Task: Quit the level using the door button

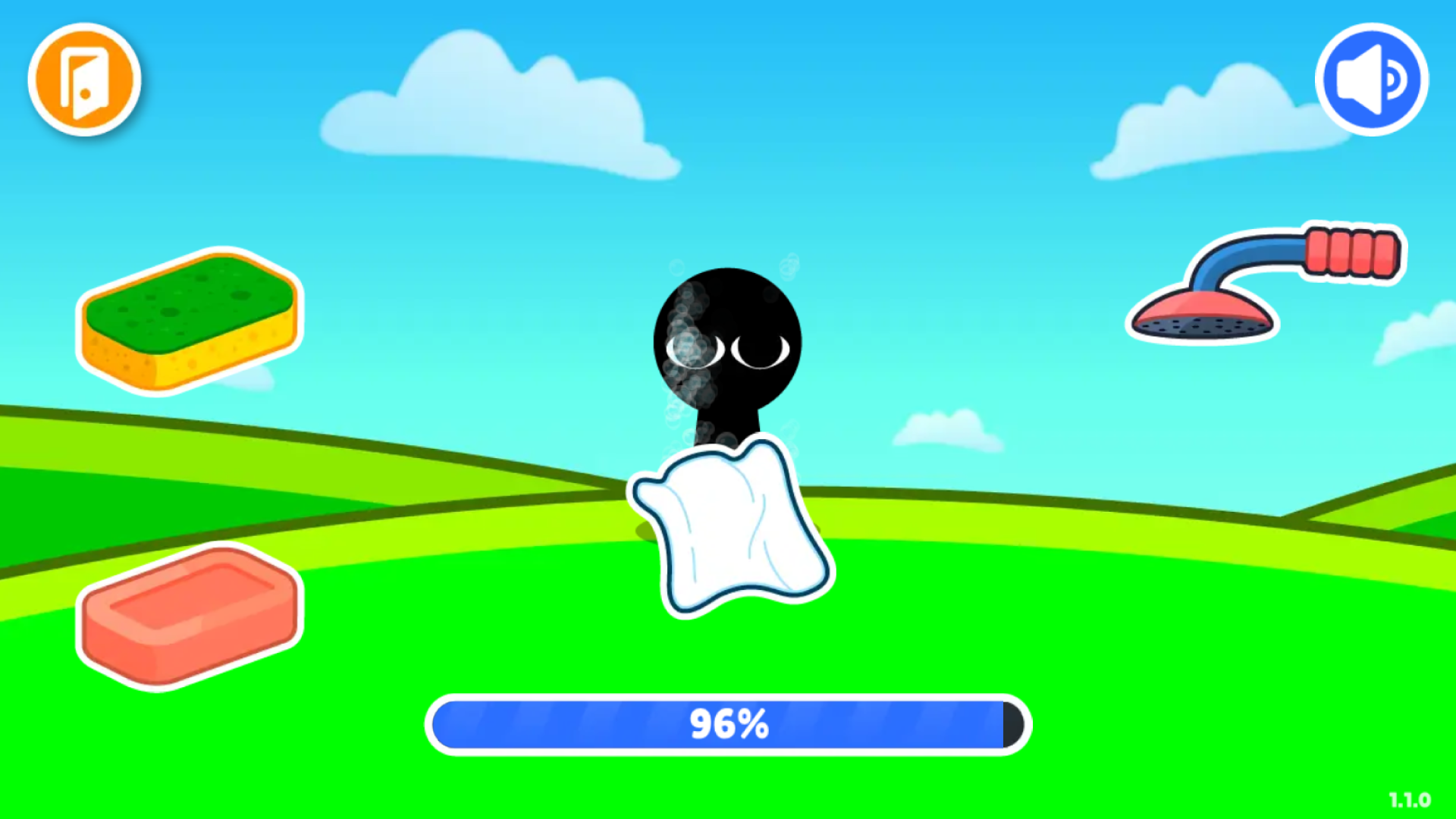Action: click(83, 80)
